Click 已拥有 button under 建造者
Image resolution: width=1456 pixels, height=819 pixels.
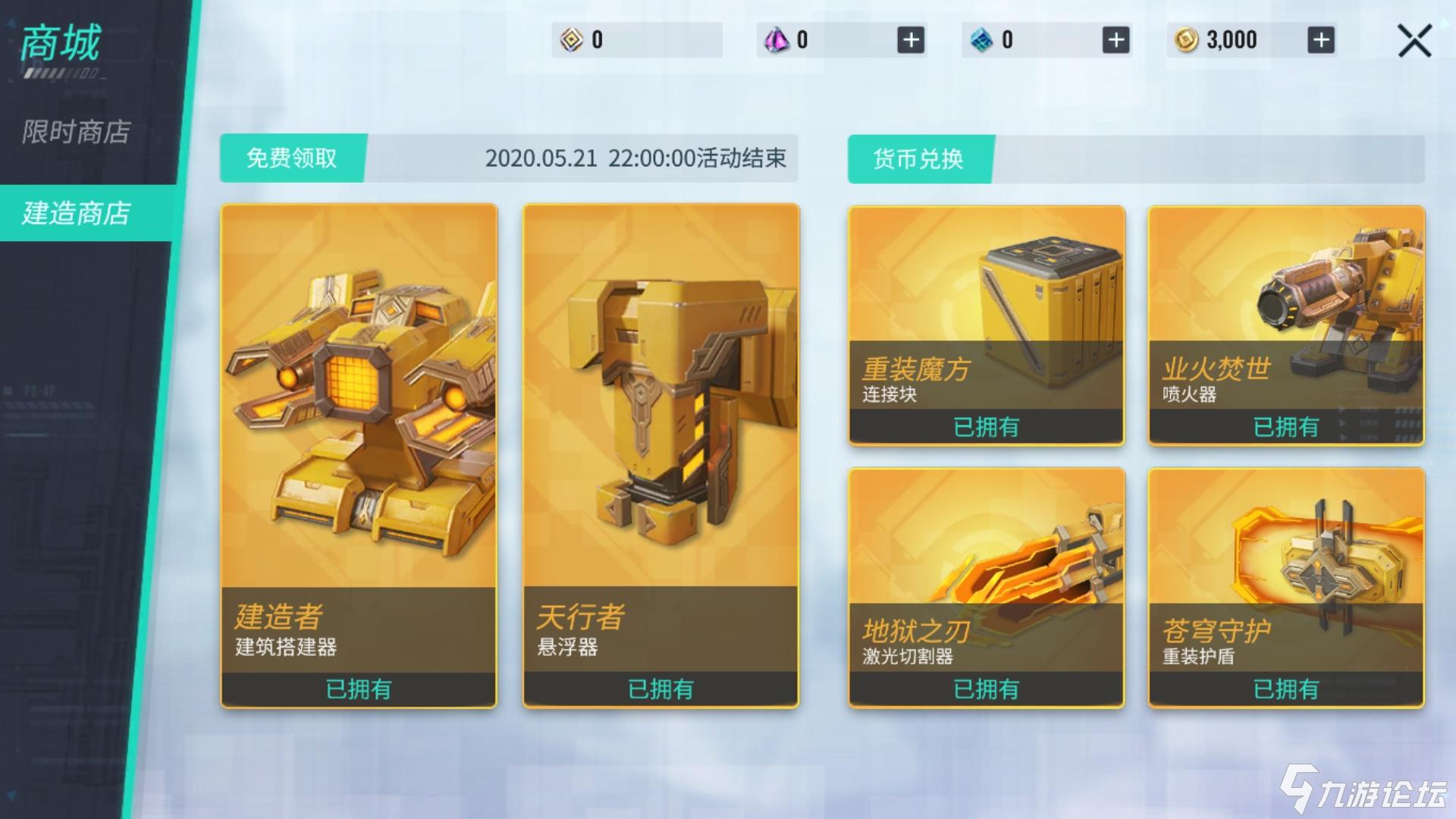point(359,689)
